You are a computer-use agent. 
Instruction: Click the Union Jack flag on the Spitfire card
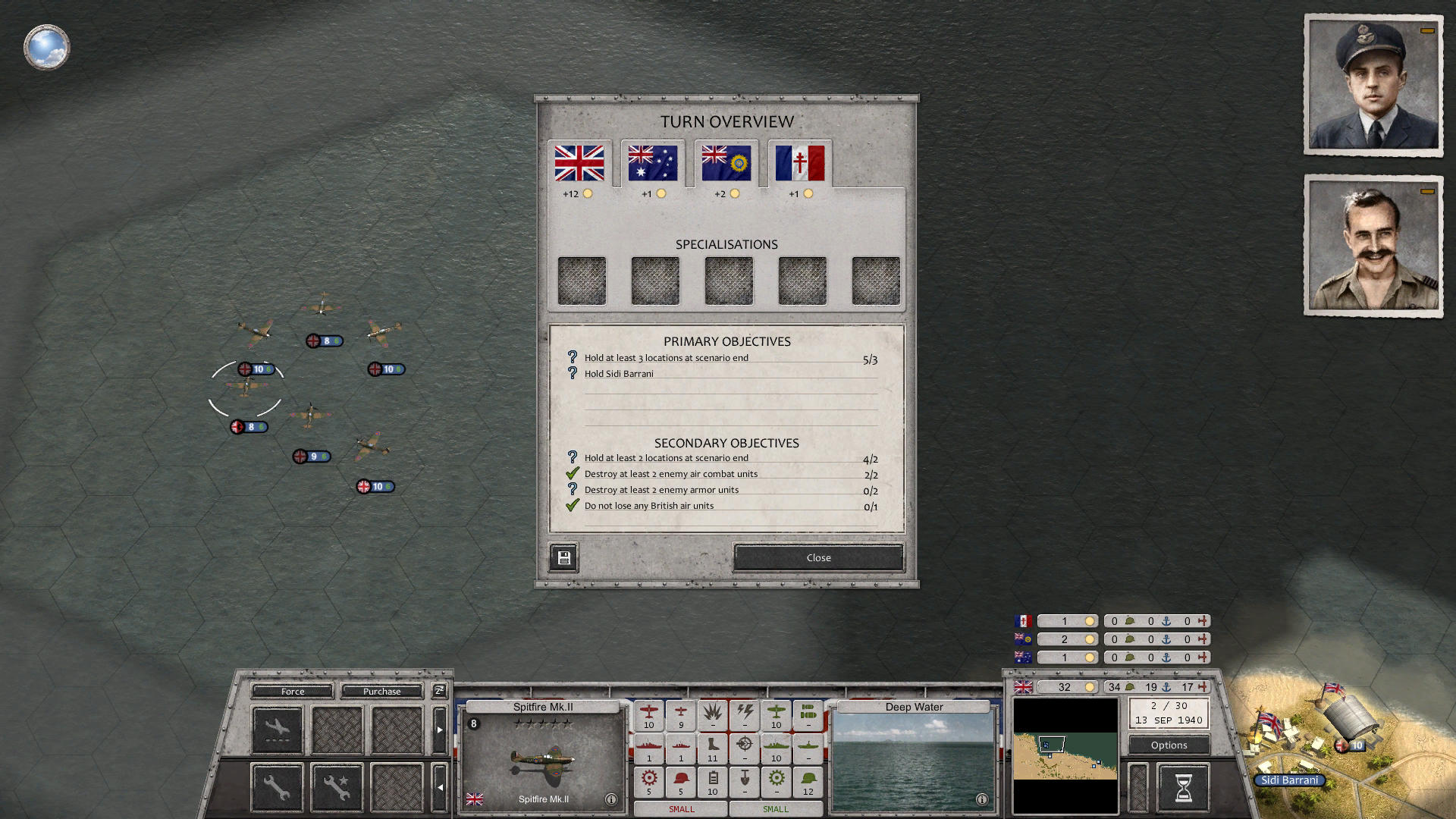coord(476,798)
